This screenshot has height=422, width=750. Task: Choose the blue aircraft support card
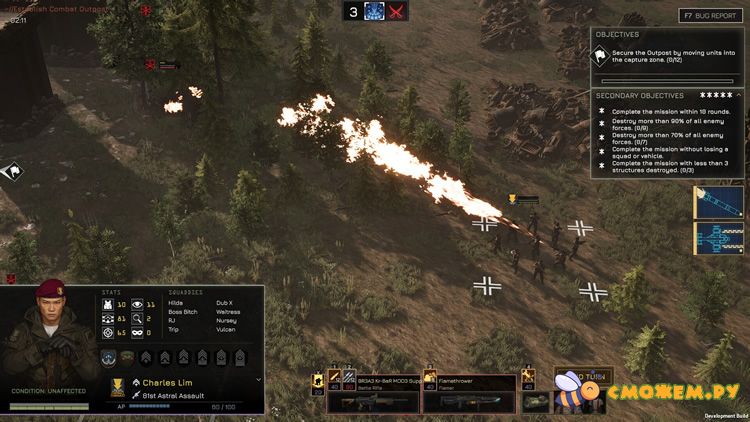tap(718, 202)
